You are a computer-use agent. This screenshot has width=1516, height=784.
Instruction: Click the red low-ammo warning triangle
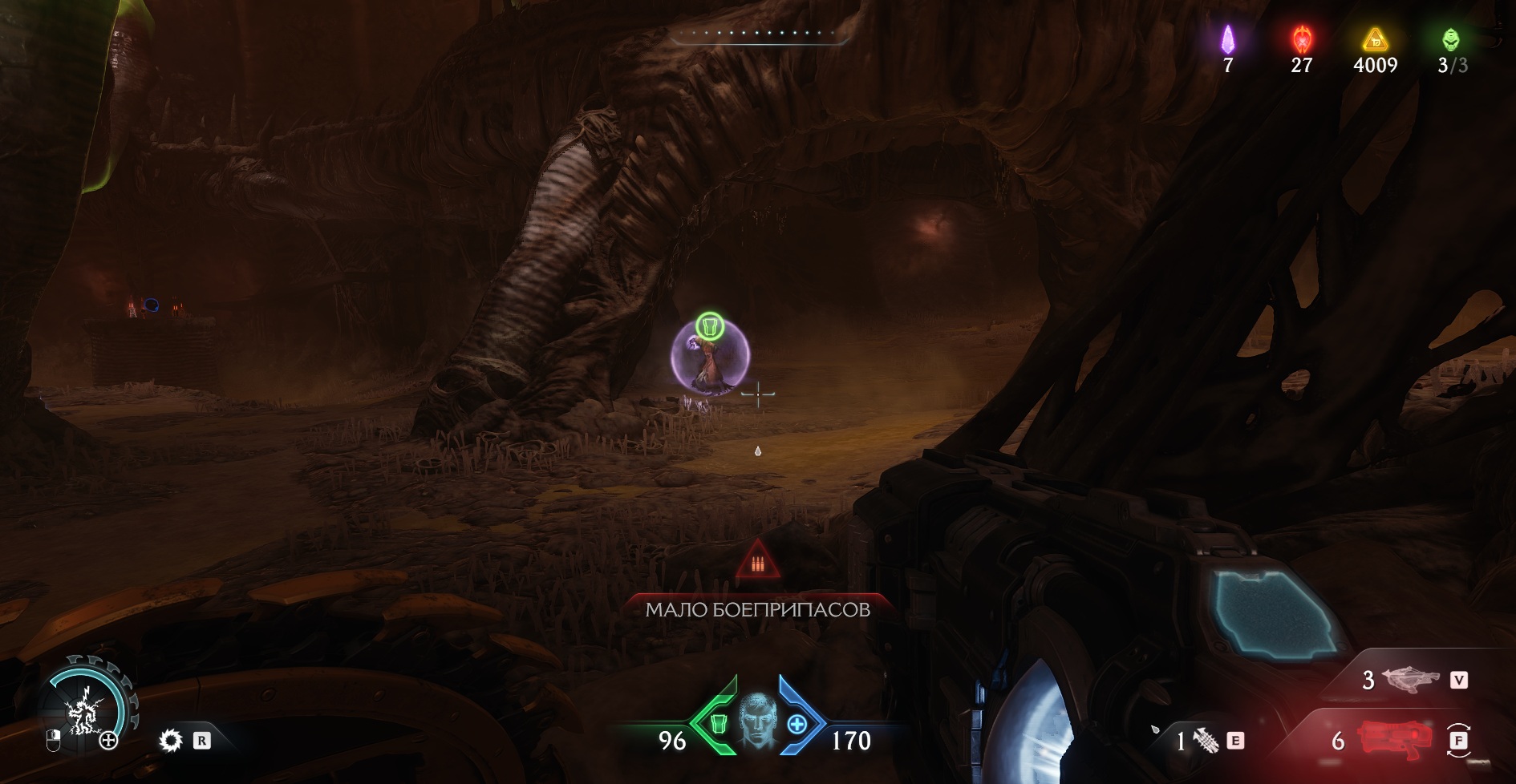pyautogui.click(x=757, y=560)
